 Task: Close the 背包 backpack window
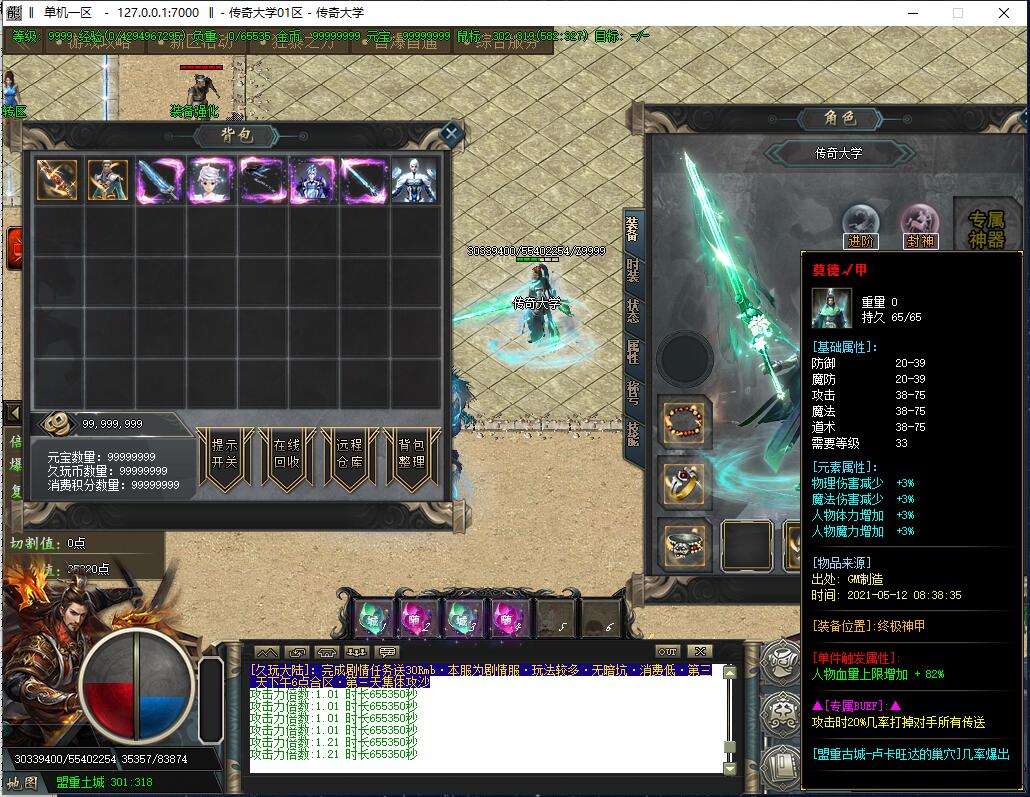pyautogui.click(x=451, y=133)
